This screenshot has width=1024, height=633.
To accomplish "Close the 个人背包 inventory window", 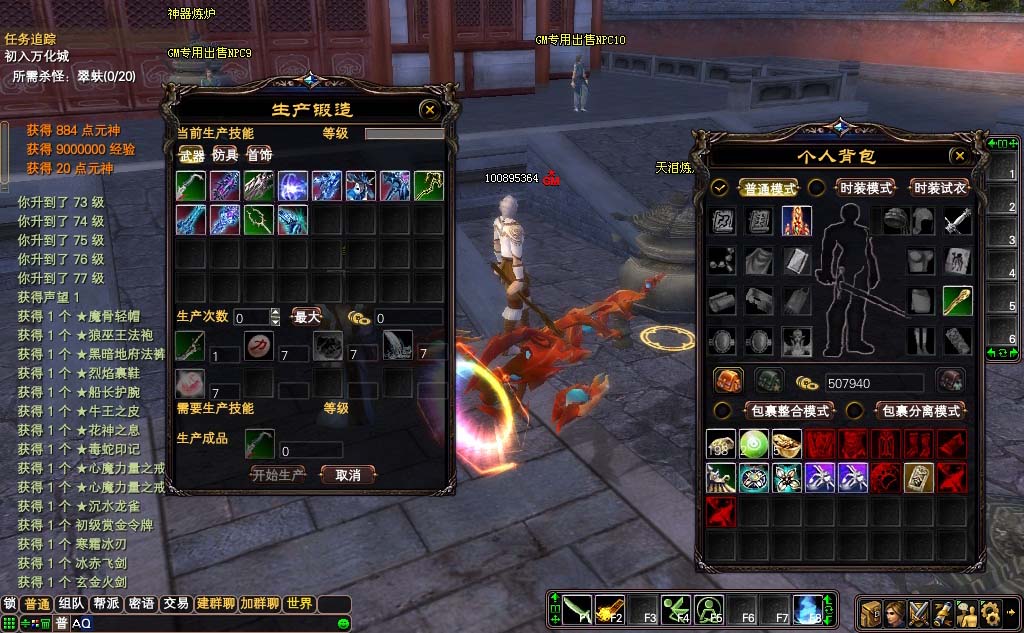I will [959, 156].
